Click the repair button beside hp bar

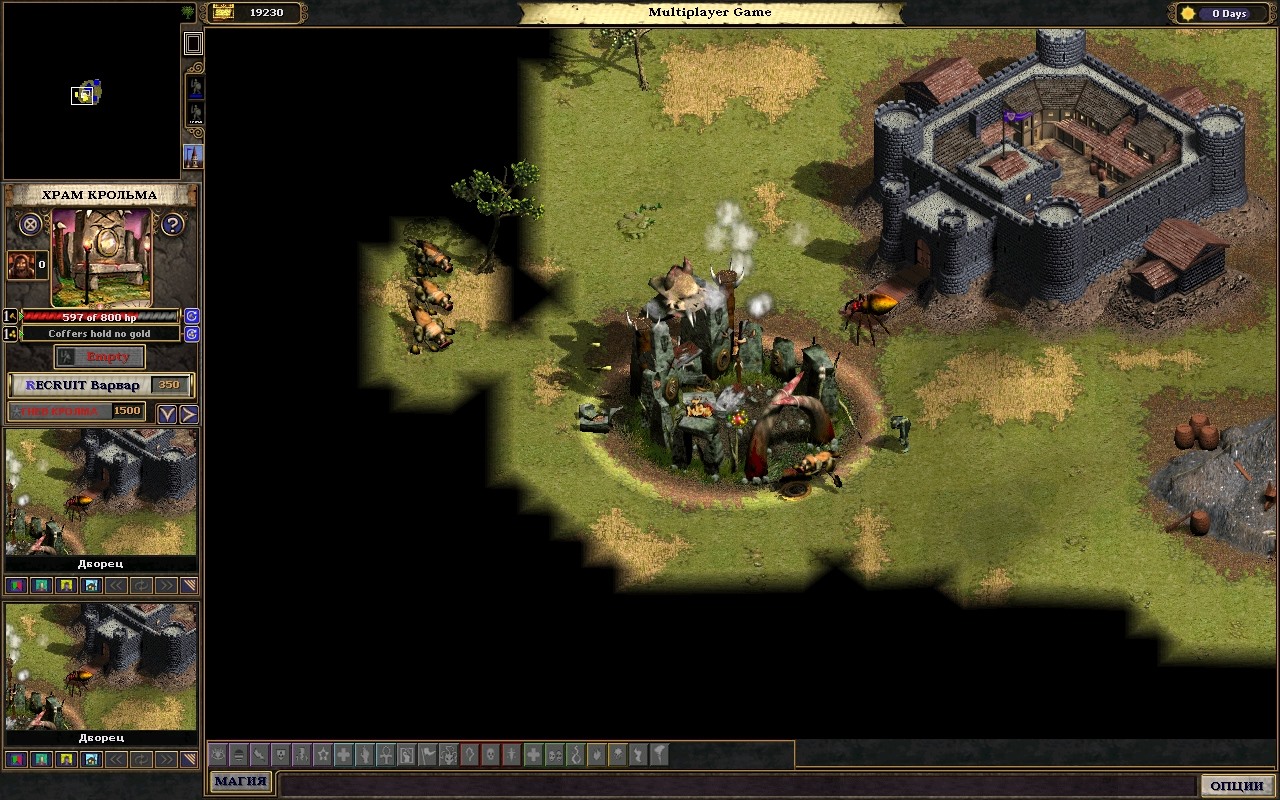tap(192, 316)
